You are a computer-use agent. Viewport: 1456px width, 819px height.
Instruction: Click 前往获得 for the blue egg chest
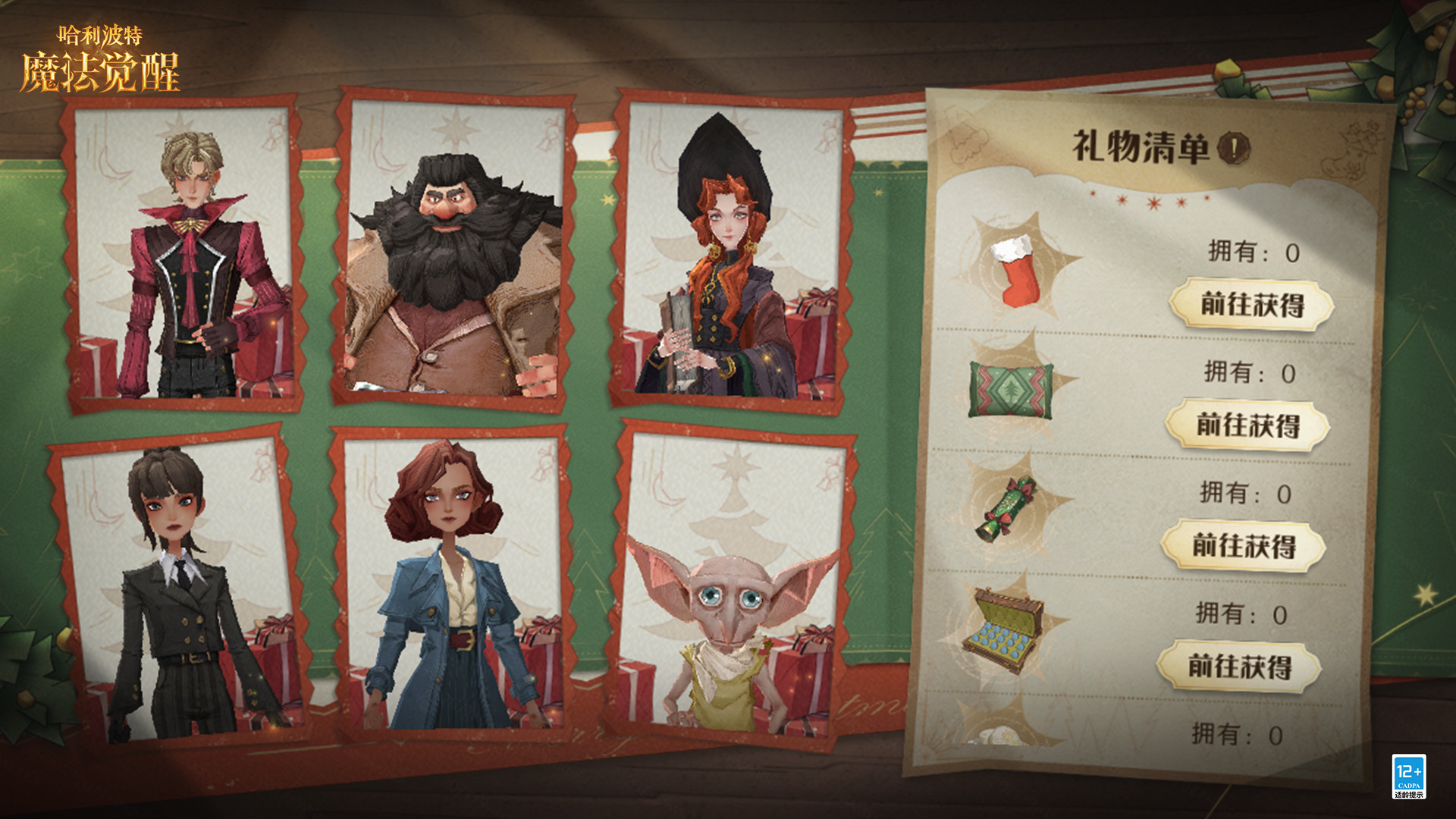pyautogui.click(x=1239, y=667)
